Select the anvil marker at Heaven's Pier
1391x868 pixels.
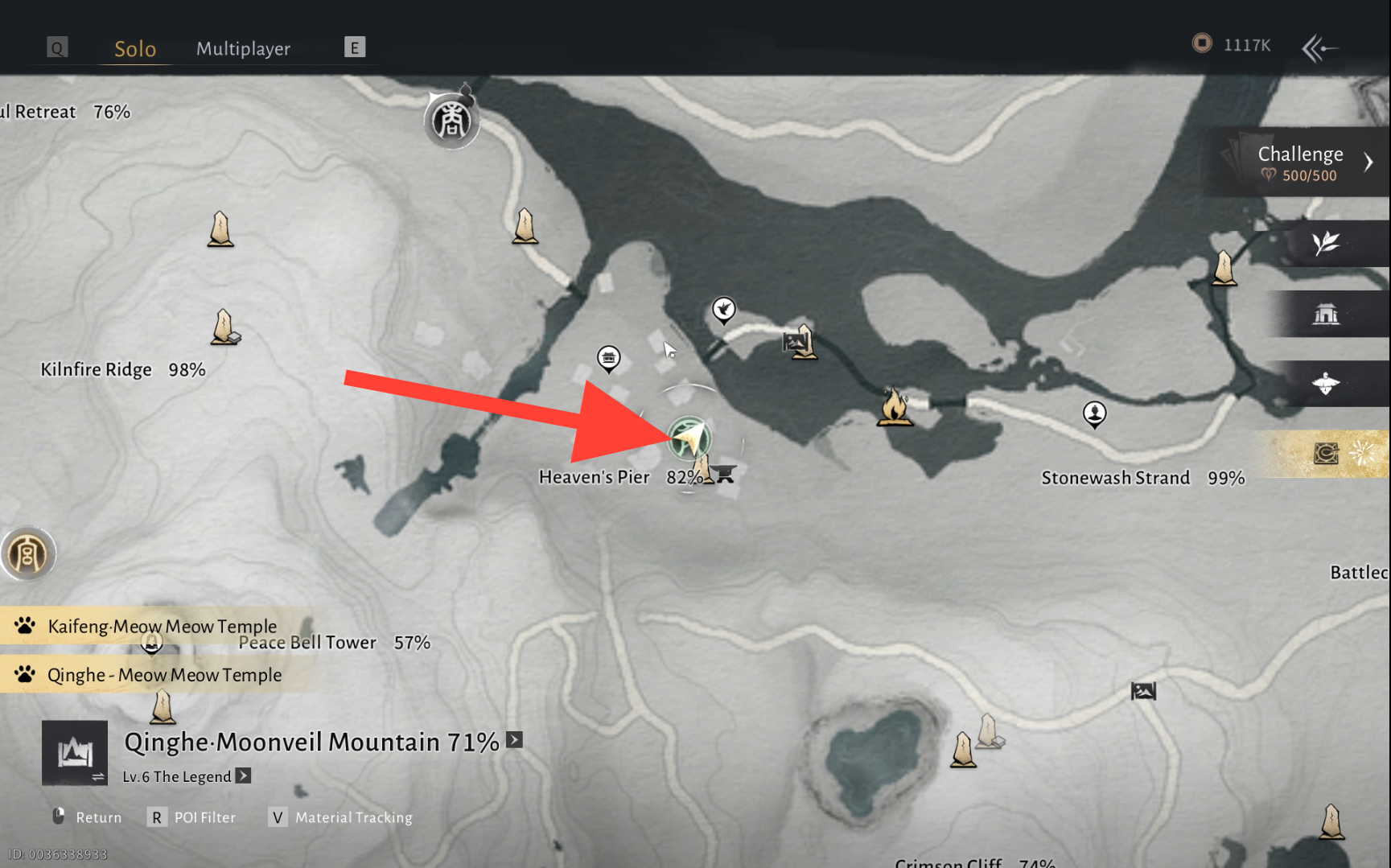(x=725, y=475)
